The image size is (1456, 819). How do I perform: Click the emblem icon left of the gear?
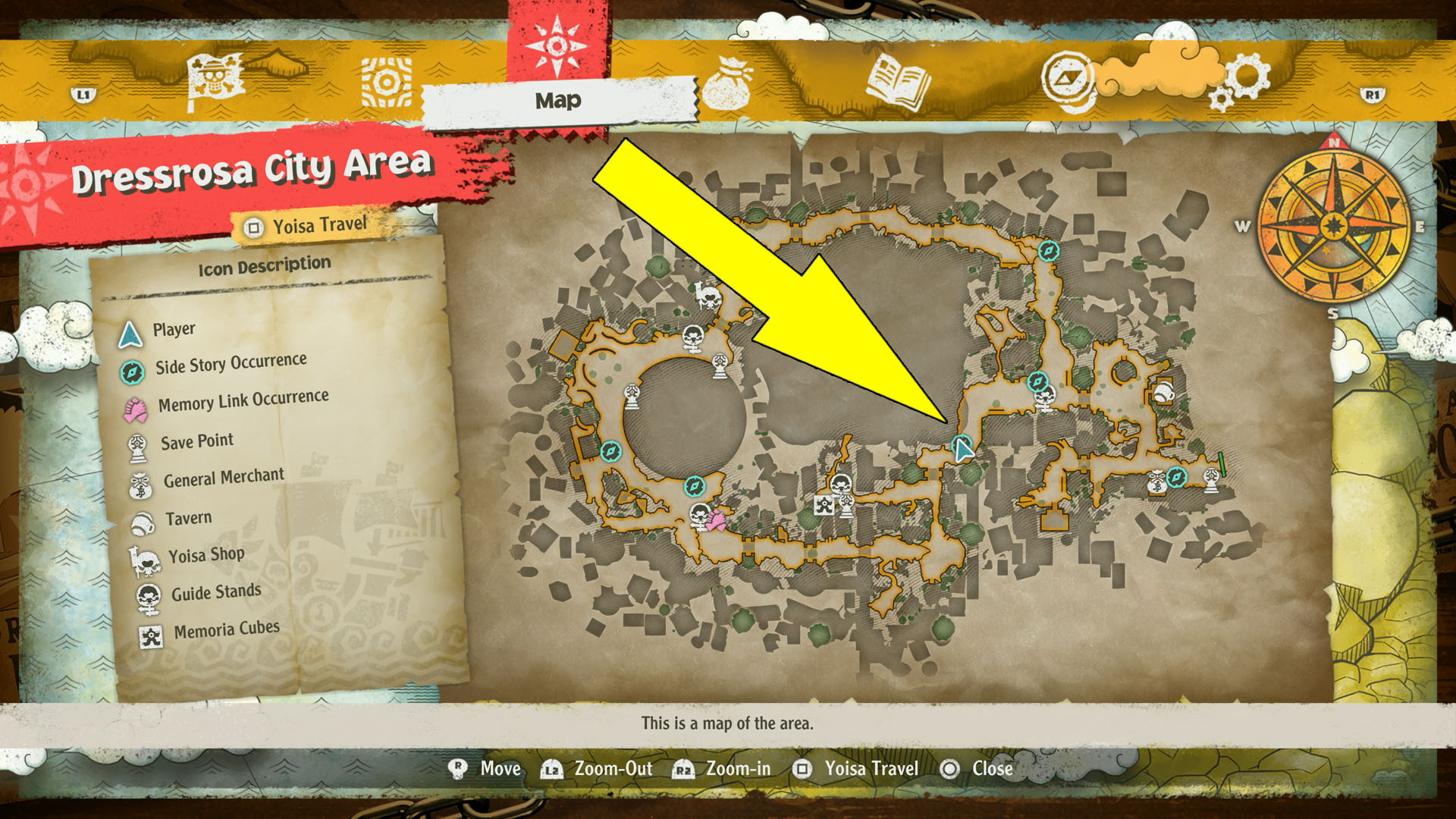1068,76
